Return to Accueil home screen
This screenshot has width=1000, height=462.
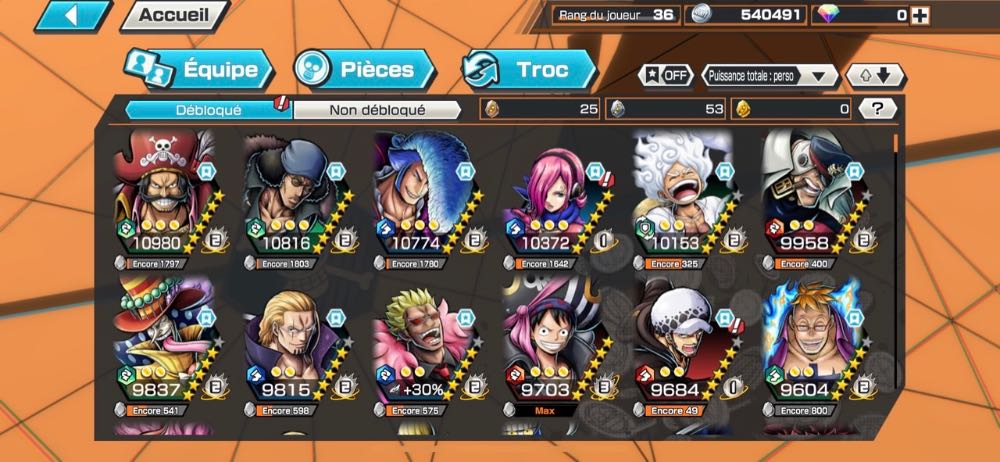pos(174,15)
